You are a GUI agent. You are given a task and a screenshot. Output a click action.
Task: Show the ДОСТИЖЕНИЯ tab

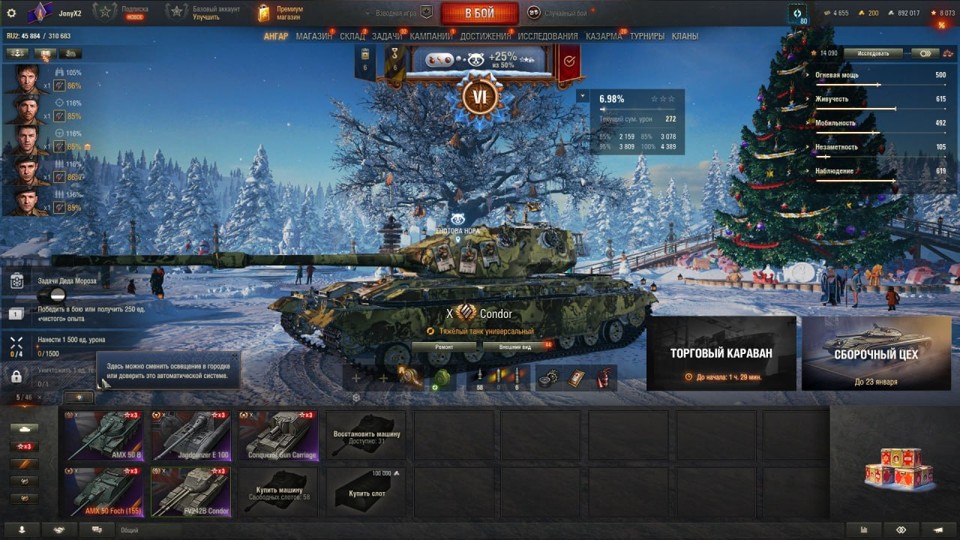pos(486,36)
